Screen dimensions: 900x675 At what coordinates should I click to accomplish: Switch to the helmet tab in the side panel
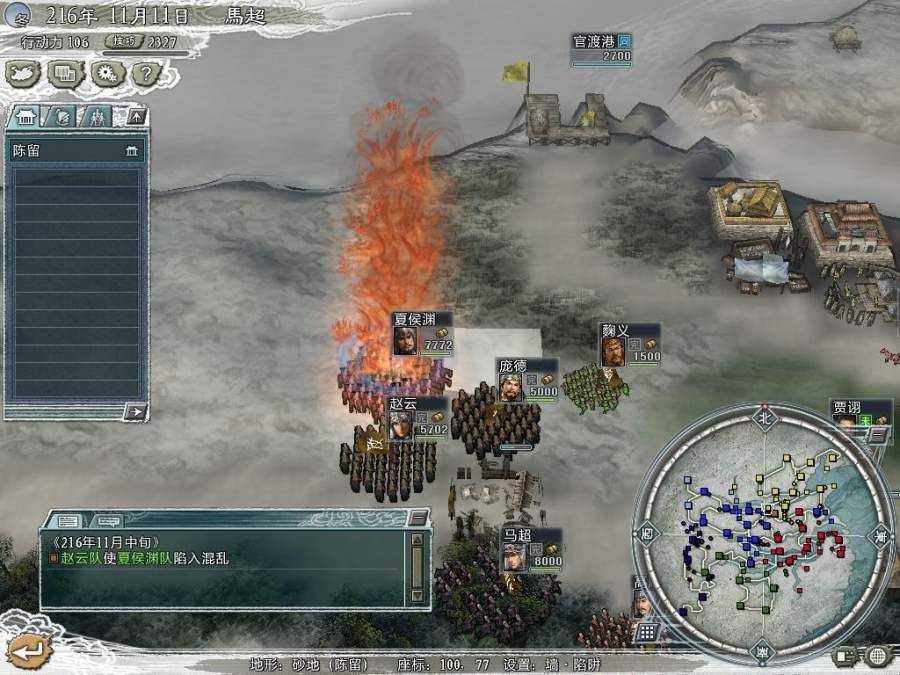(x=61, y=117)
